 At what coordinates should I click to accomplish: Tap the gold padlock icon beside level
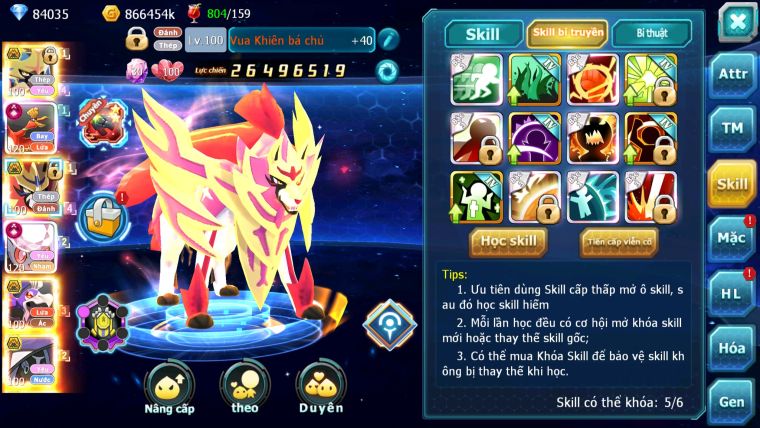138,40
